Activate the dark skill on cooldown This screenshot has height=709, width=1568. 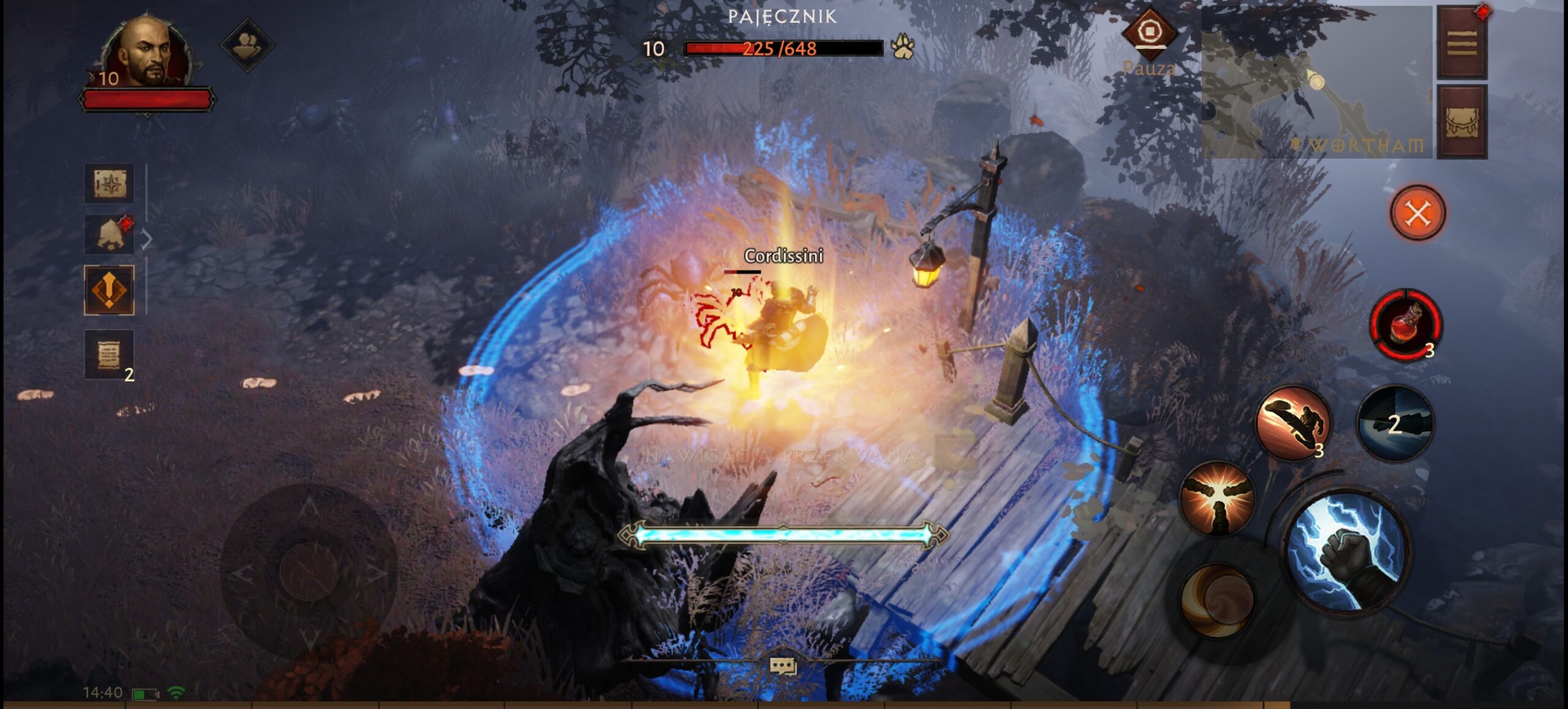coord(1395,424)
